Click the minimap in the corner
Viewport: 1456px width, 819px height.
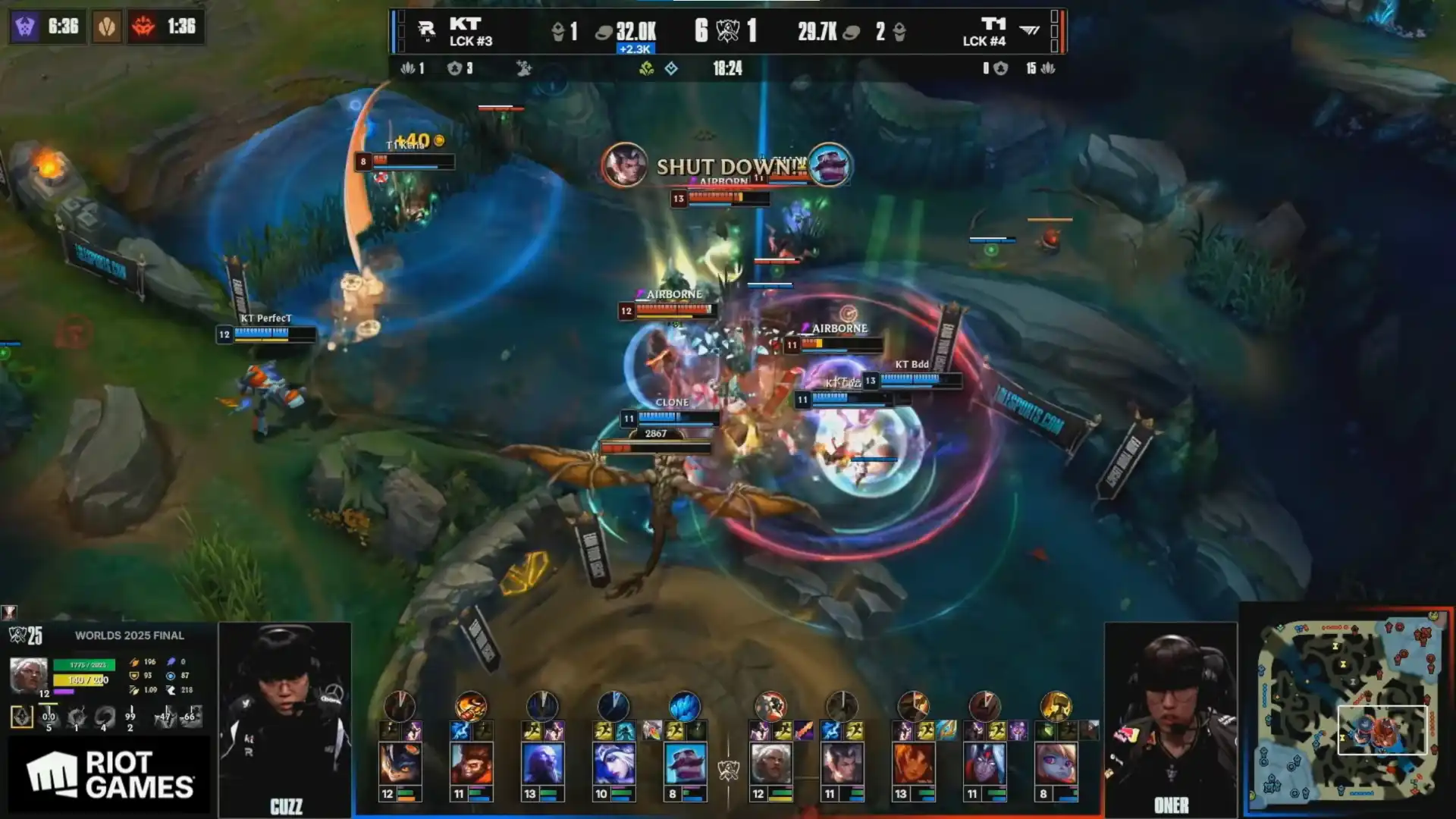(1348, 712)
